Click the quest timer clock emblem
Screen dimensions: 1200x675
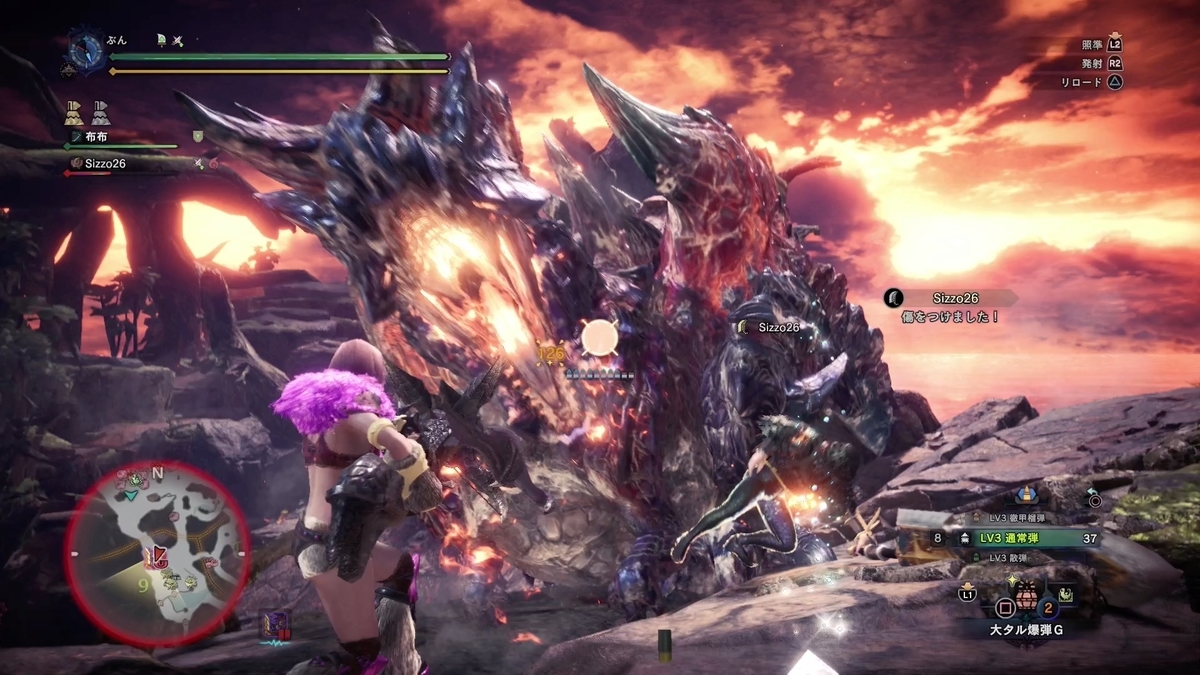point(87,49)
